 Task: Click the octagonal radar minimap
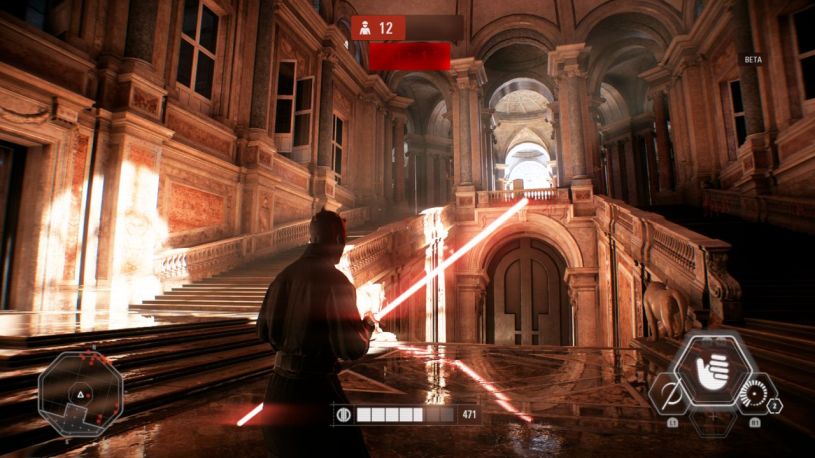(x=80, y=390)
